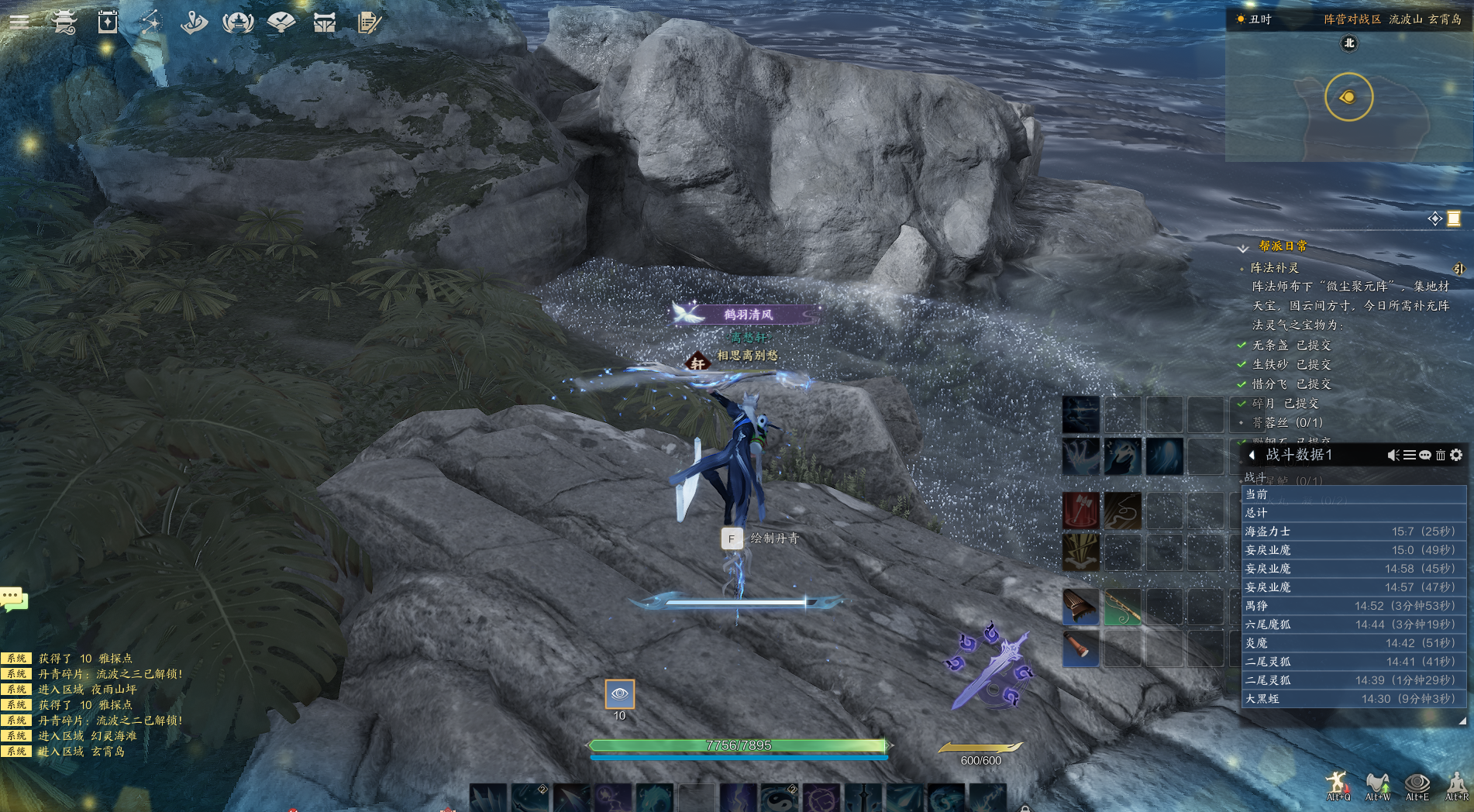Click the minimap showing the island
Viewport: 1474px width, 812px height.
[x=1348, y=97]
